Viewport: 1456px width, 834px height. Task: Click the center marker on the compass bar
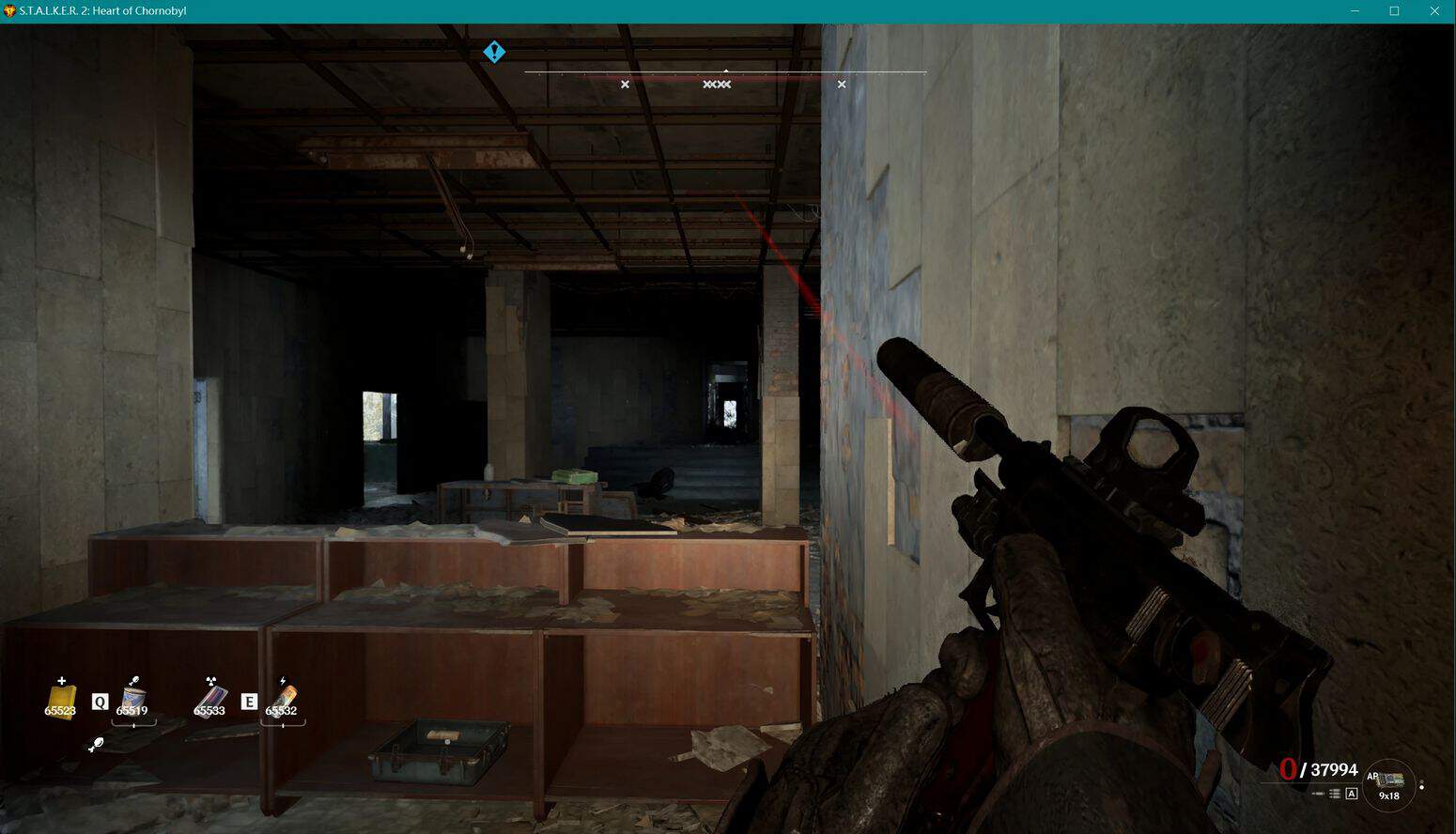726,71
